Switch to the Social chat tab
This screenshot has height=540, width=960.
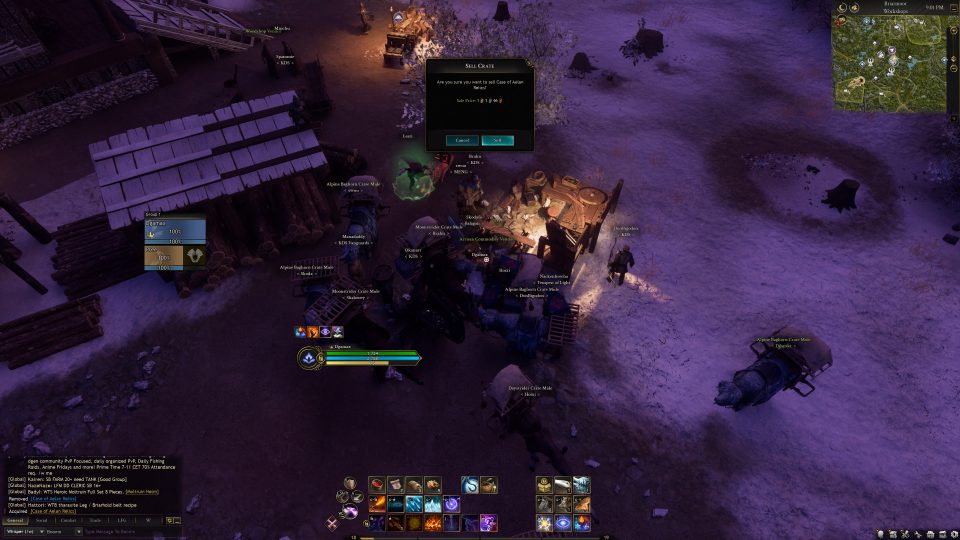pos(42,520)
